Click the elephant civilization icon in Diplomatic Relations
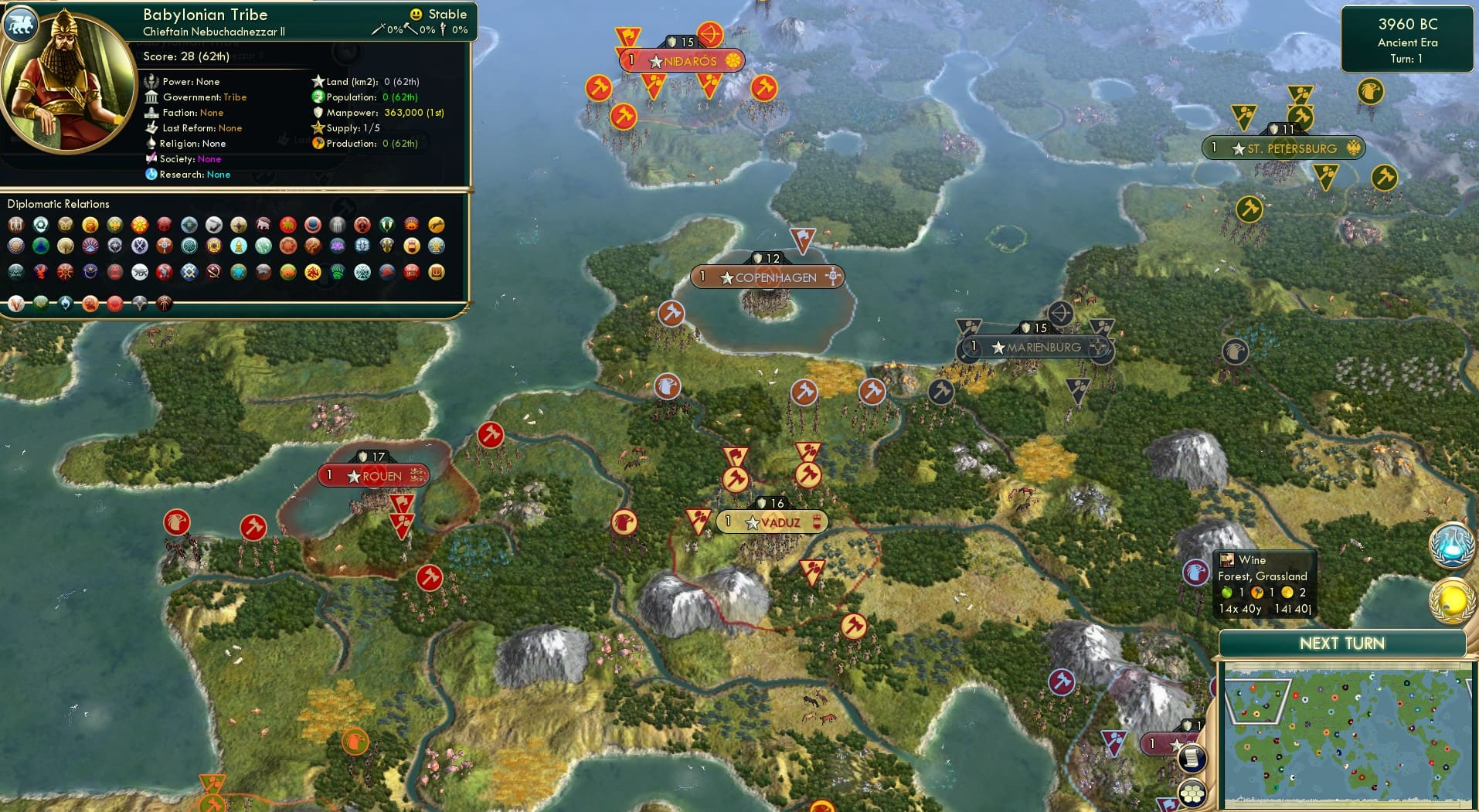Image resolution: width=1479 pixels, height=812 pixels. pyautogui.click(x=264, y=225)
